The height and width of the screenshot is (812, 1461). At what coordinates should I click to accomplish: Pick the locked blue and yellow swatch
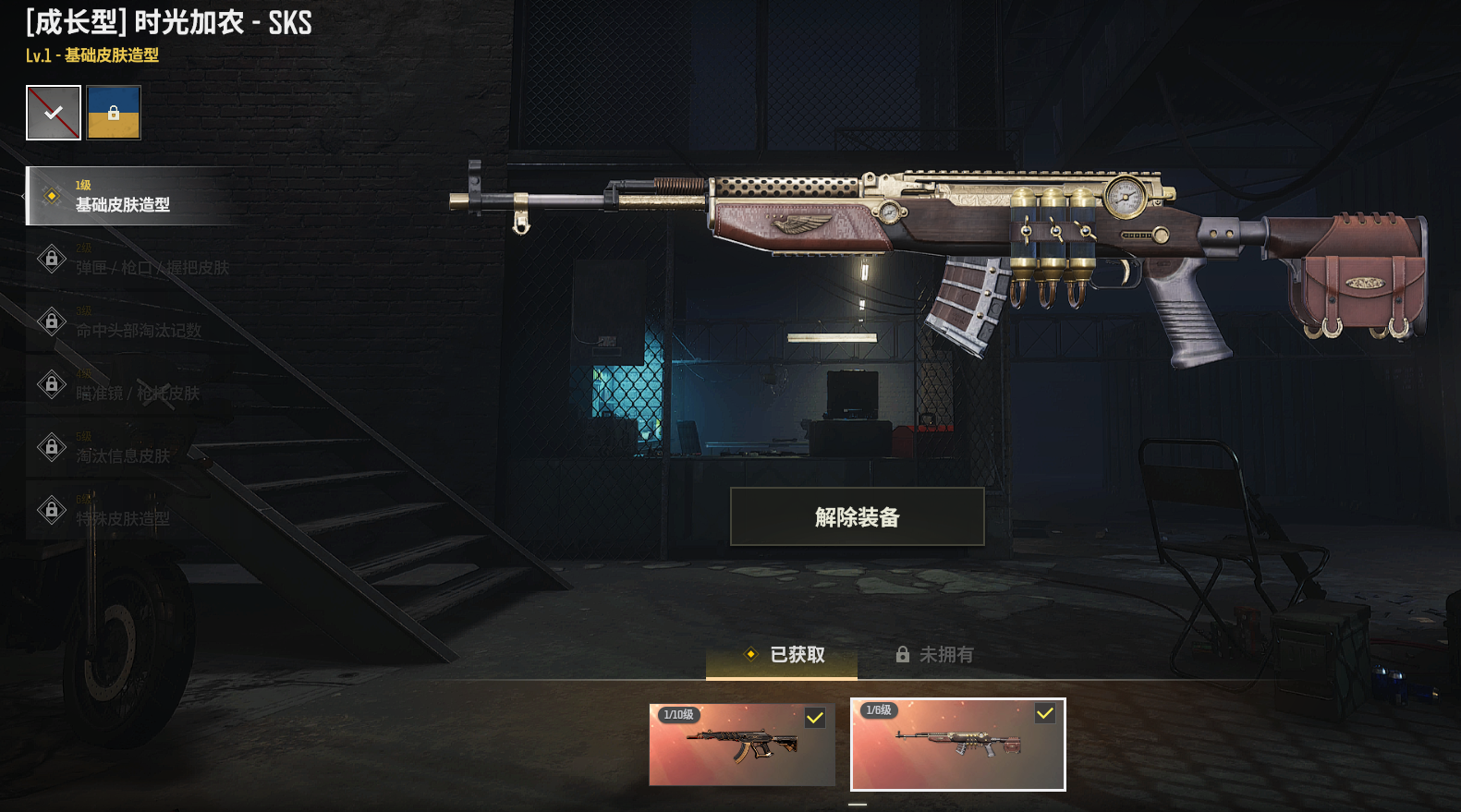coord(114,113)
